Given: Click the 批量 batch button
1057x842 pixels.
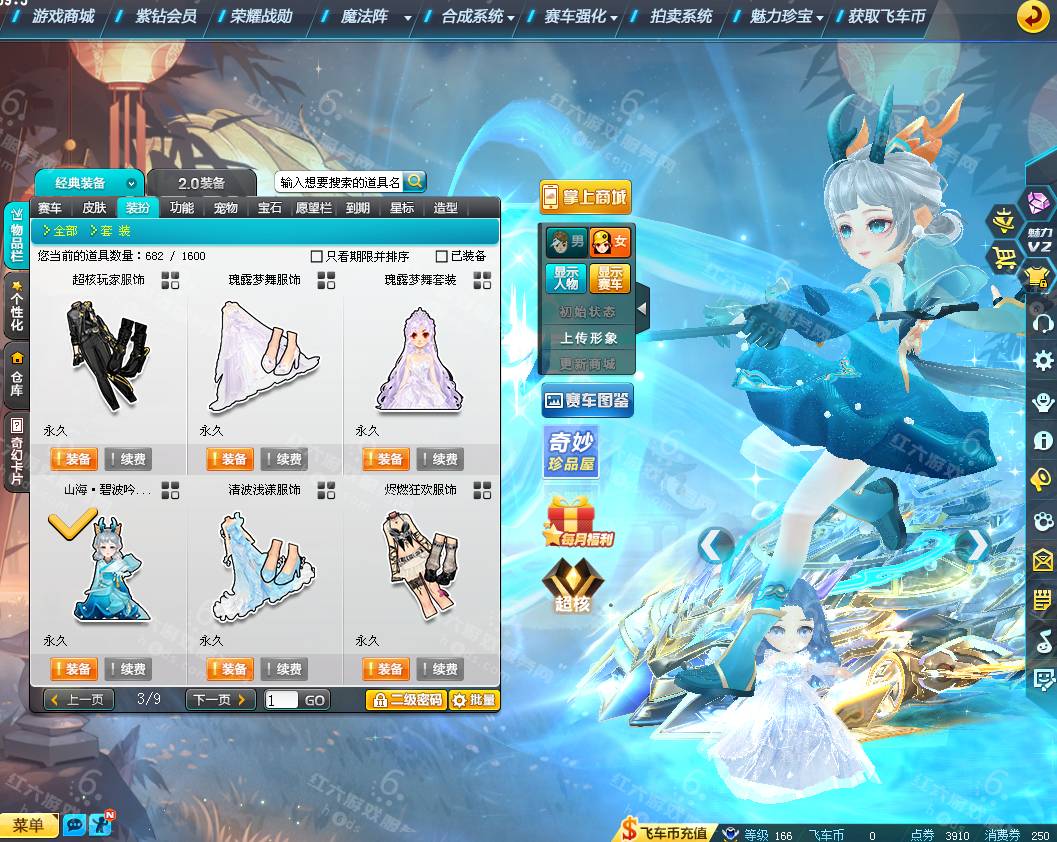Looking at the screenshot, I should click(474, 700).
